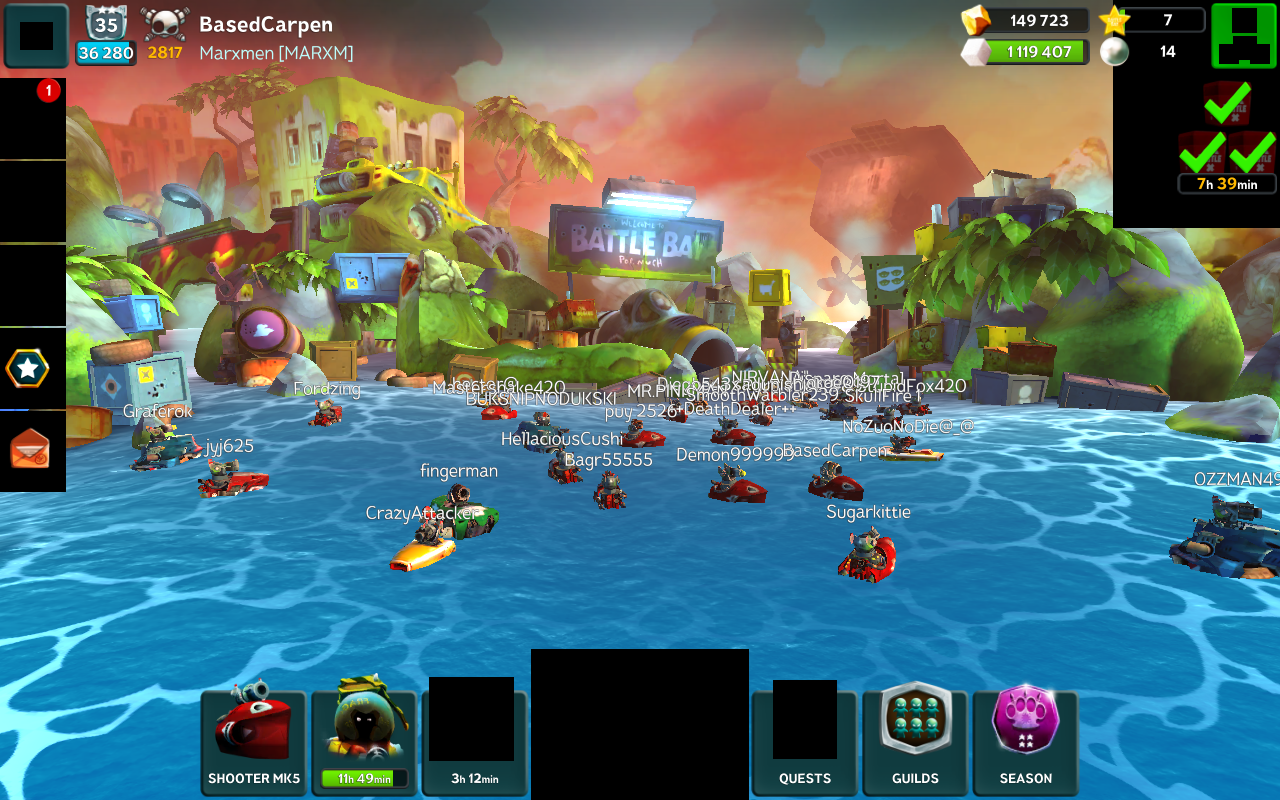Open the Shooter MK5 ship menu
This screenshot has width=1280, height=800.
(x=254, y=742)
